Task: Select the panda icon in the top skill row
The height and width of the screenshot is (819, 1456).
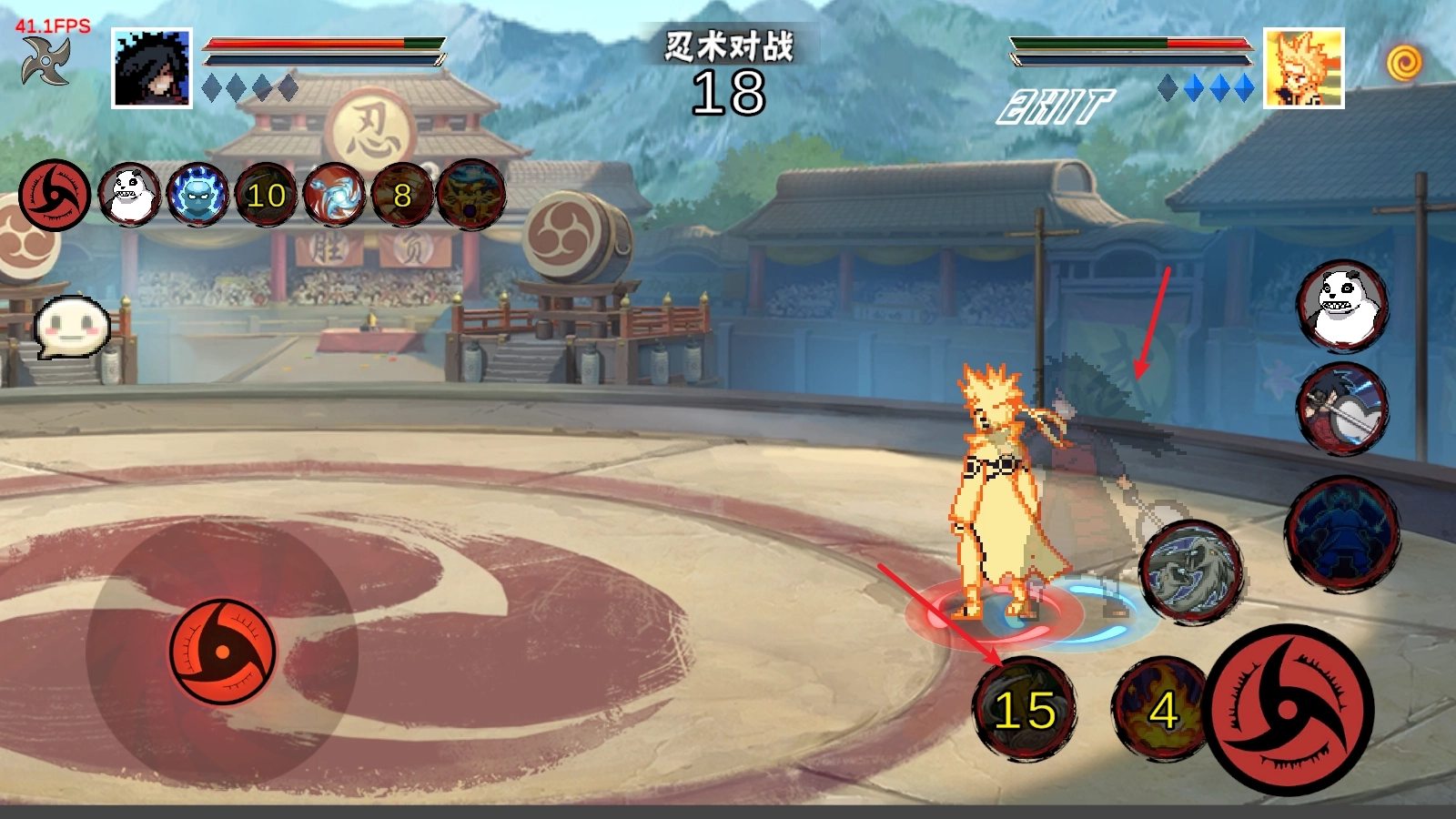Action: 129,195
